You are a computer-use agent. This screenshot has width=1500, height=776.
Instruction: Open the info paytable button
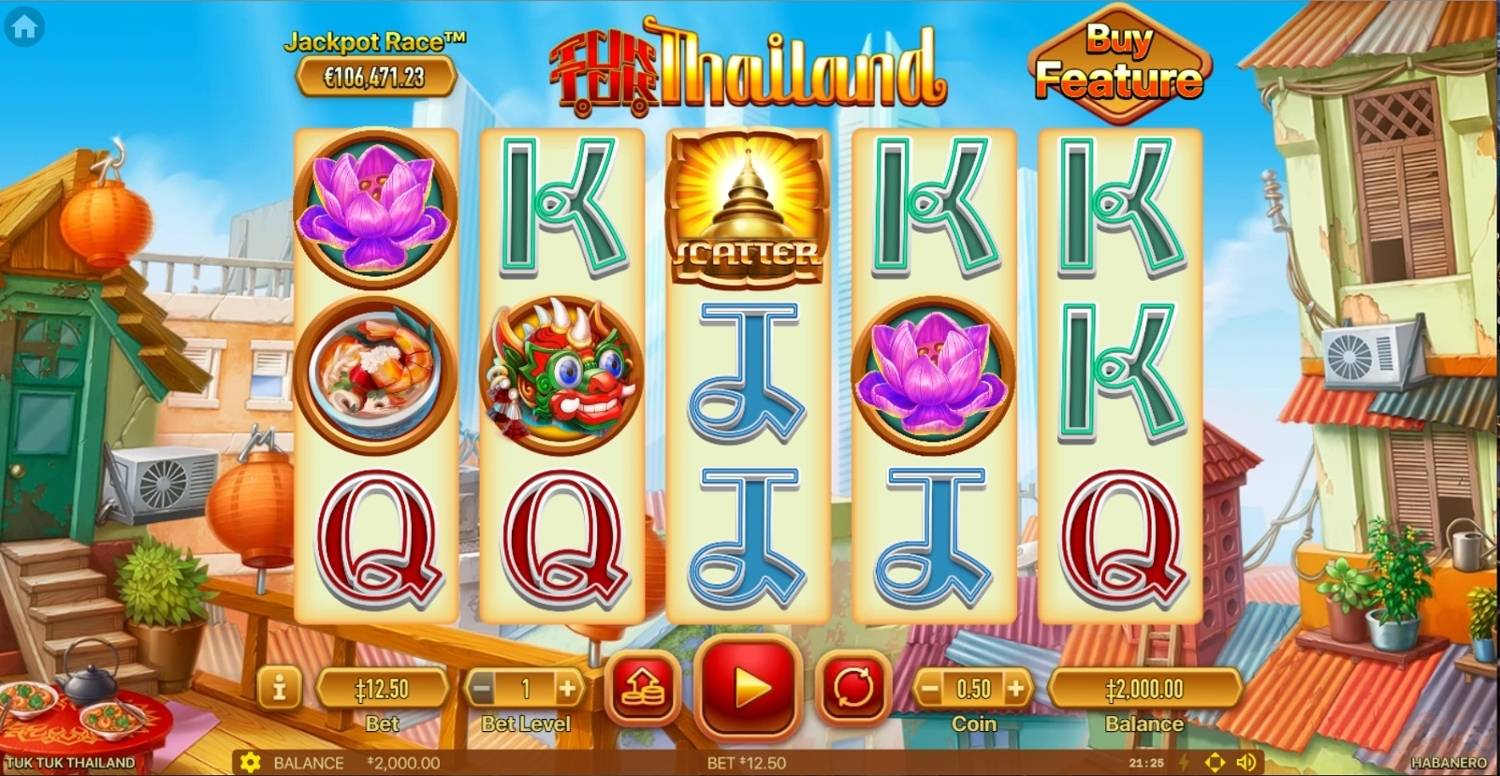(280, 688)
